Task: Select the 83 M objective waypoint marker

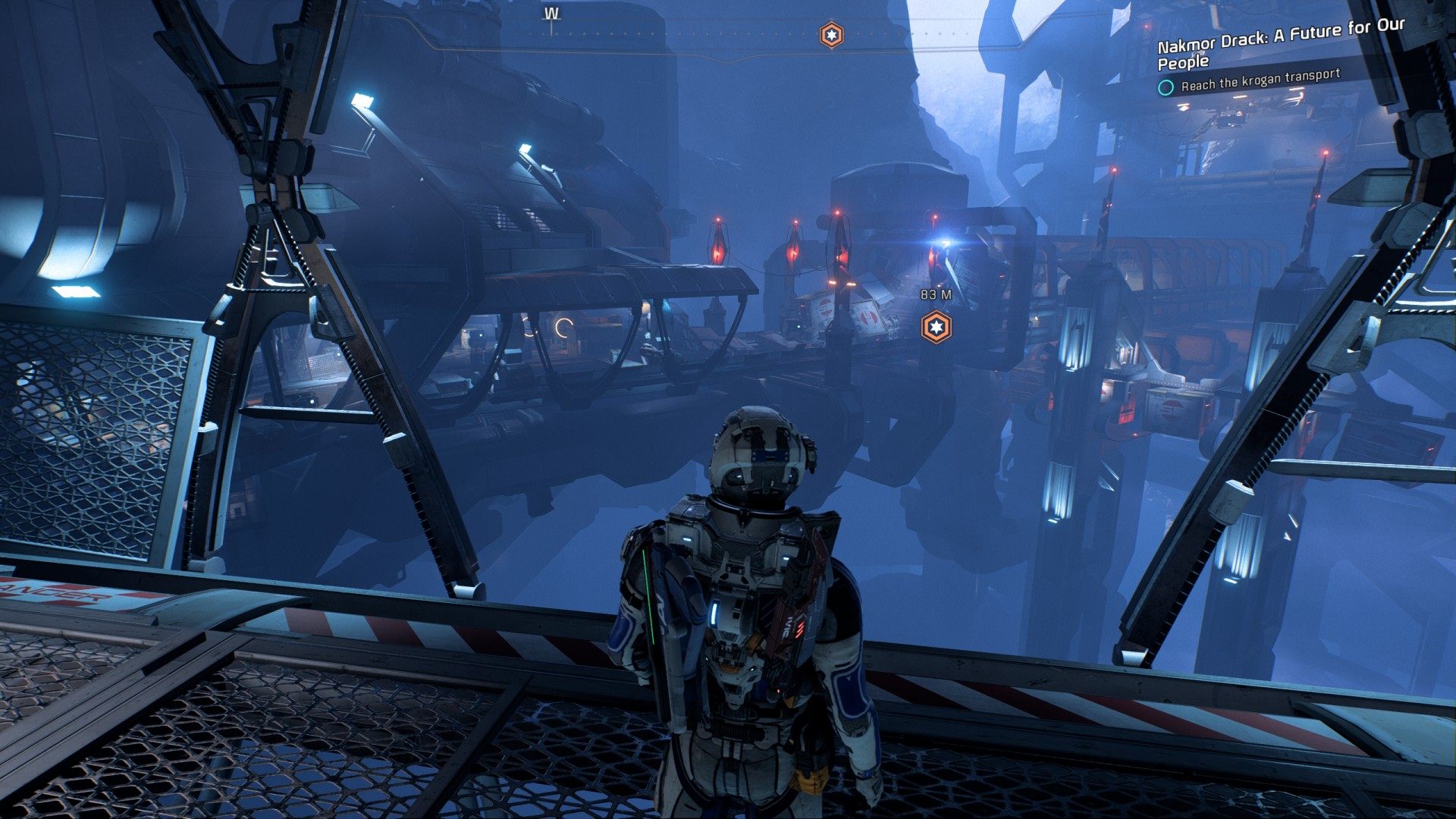Action: pos(936,327)
